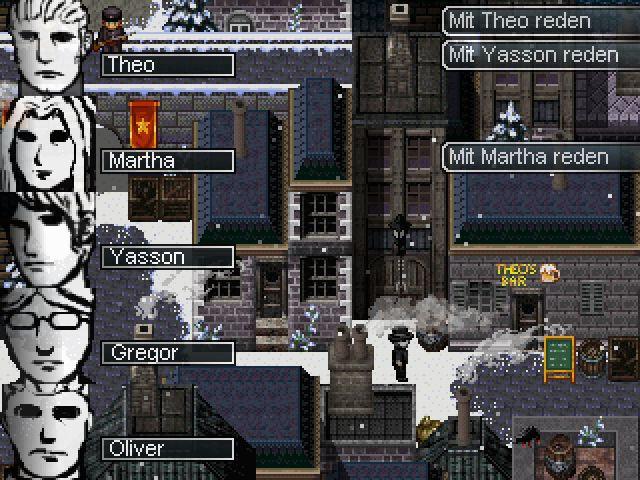640x480 pixels.
Task: Choose Yasson's face portrait
Action: tap(46, 240)
